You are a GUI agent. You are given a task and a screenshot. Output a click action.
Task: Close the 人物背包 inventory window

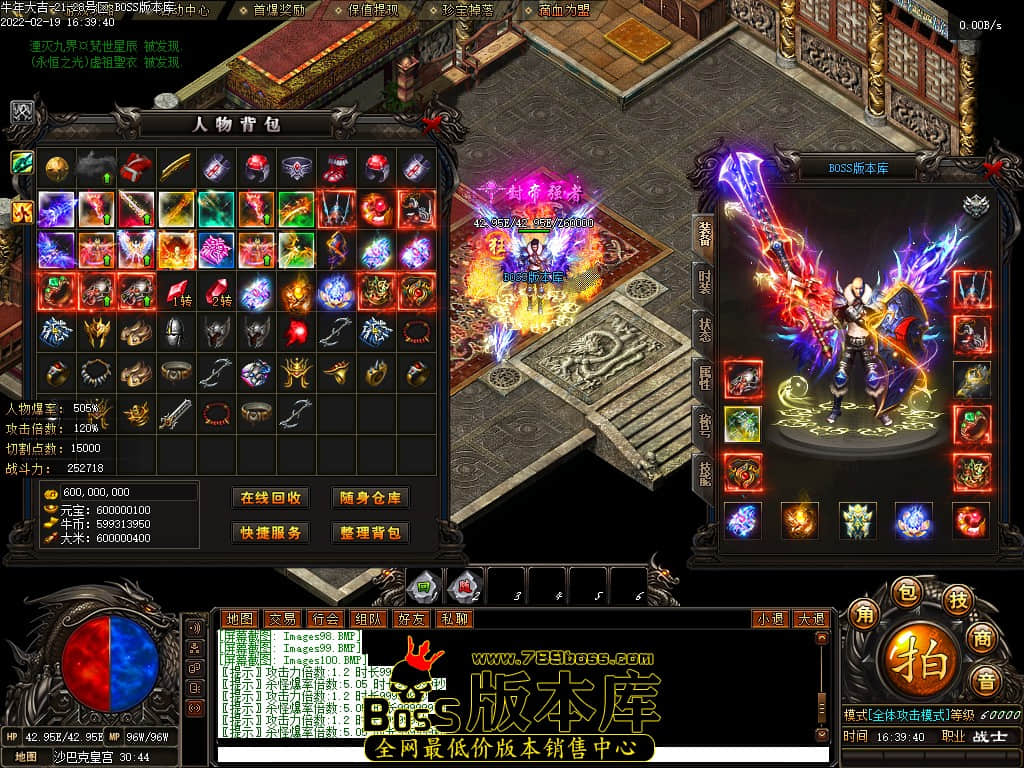coord(432,123)
